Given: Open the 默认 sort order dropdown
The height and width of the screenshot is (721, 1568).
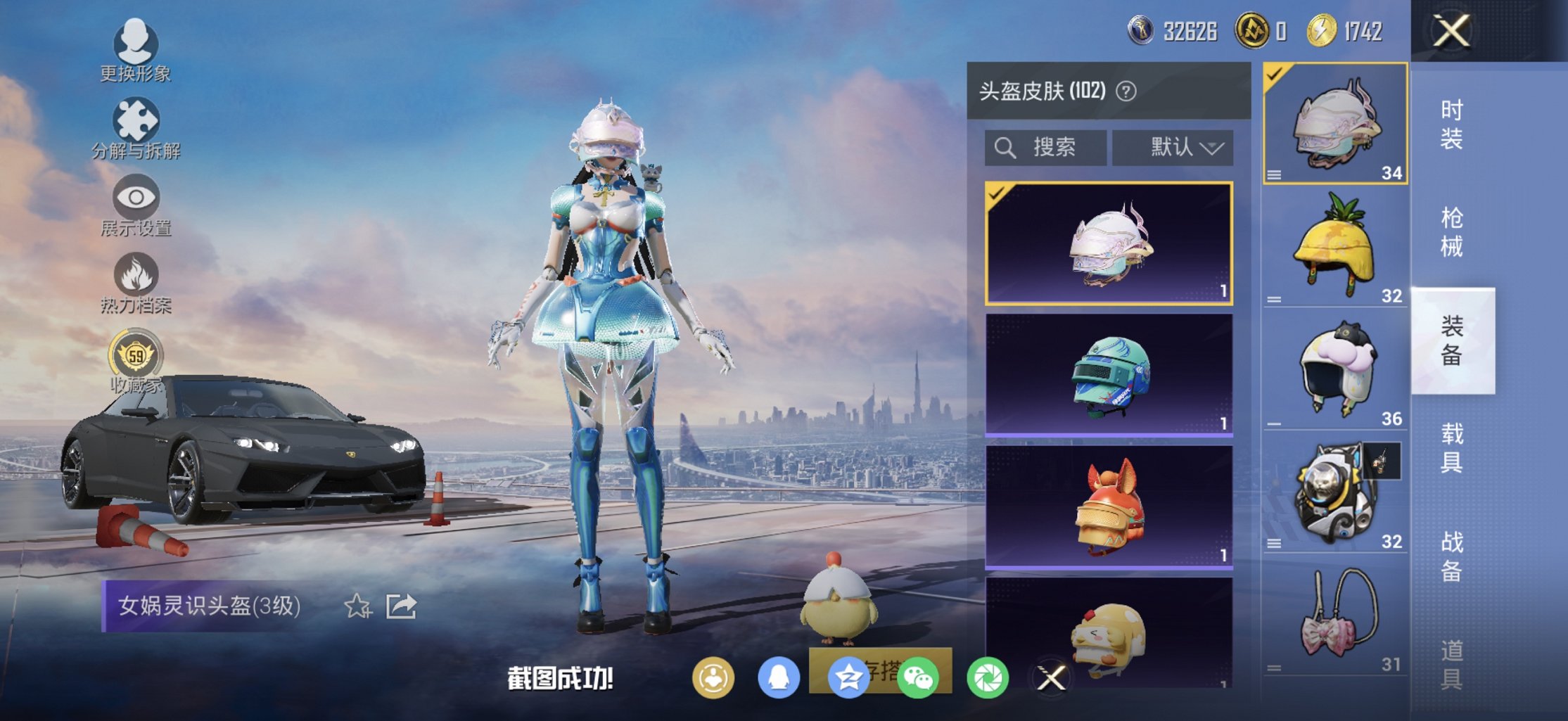Looking at the screenshot, I should 1173,147.
